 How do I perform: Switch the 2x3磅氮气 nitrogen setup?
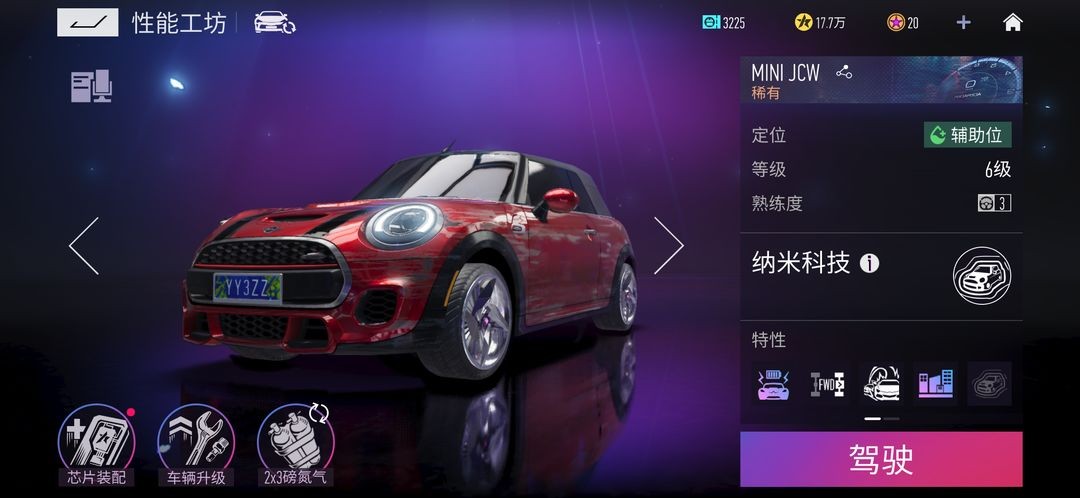pos(293,443)
